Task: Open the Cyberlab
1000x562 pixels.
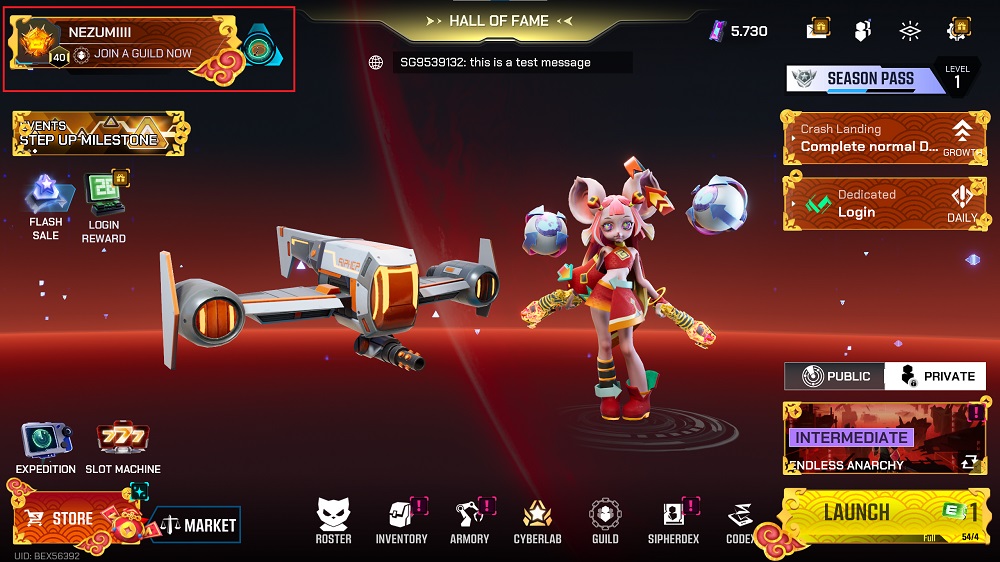Action: point(538,520)
